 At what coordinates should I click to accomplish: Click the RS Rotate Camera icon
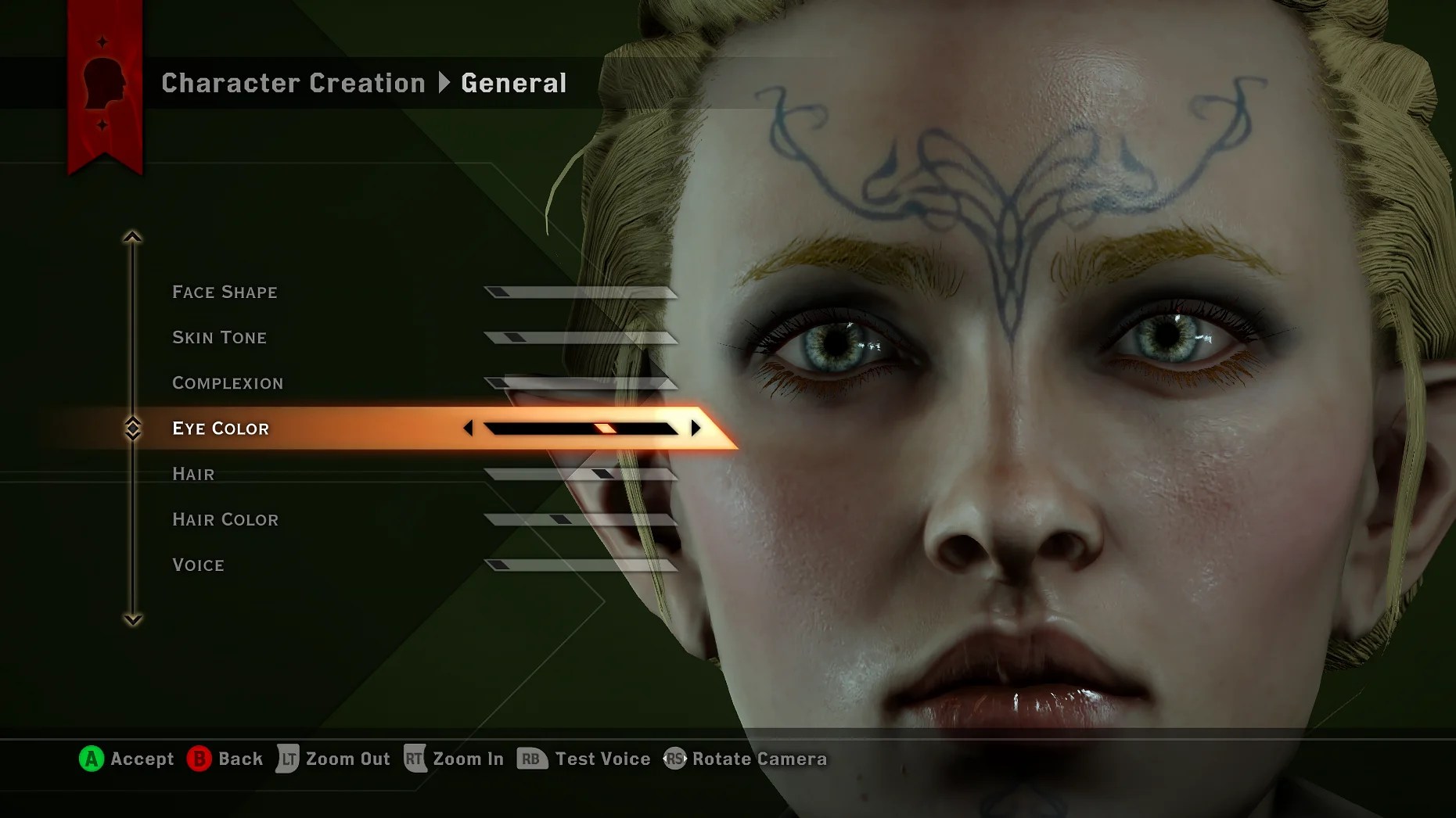[x=673, y=758]
